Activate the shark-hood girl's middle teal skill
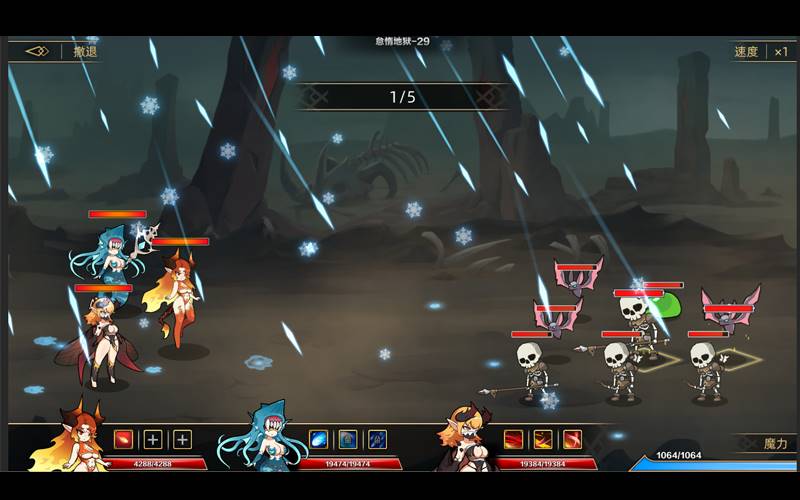 pyautogui.click(x=348, y=439)
